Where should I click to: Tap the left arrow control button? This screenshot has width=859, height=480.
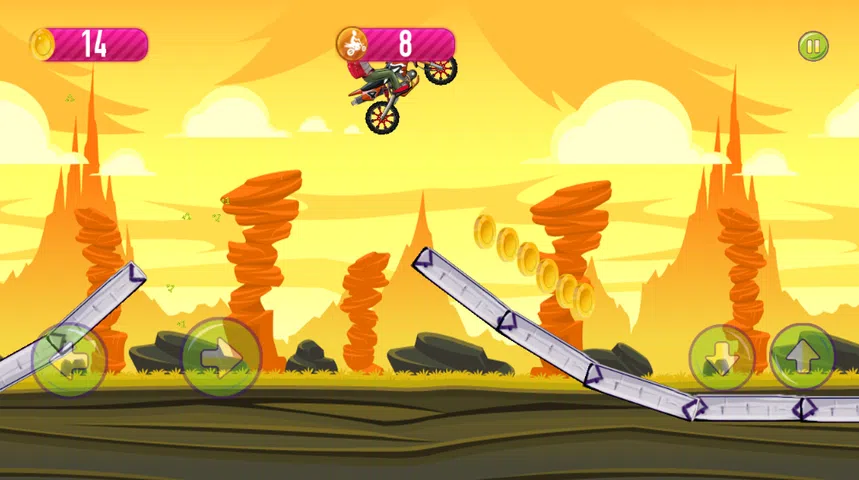[x=69, y=359]
